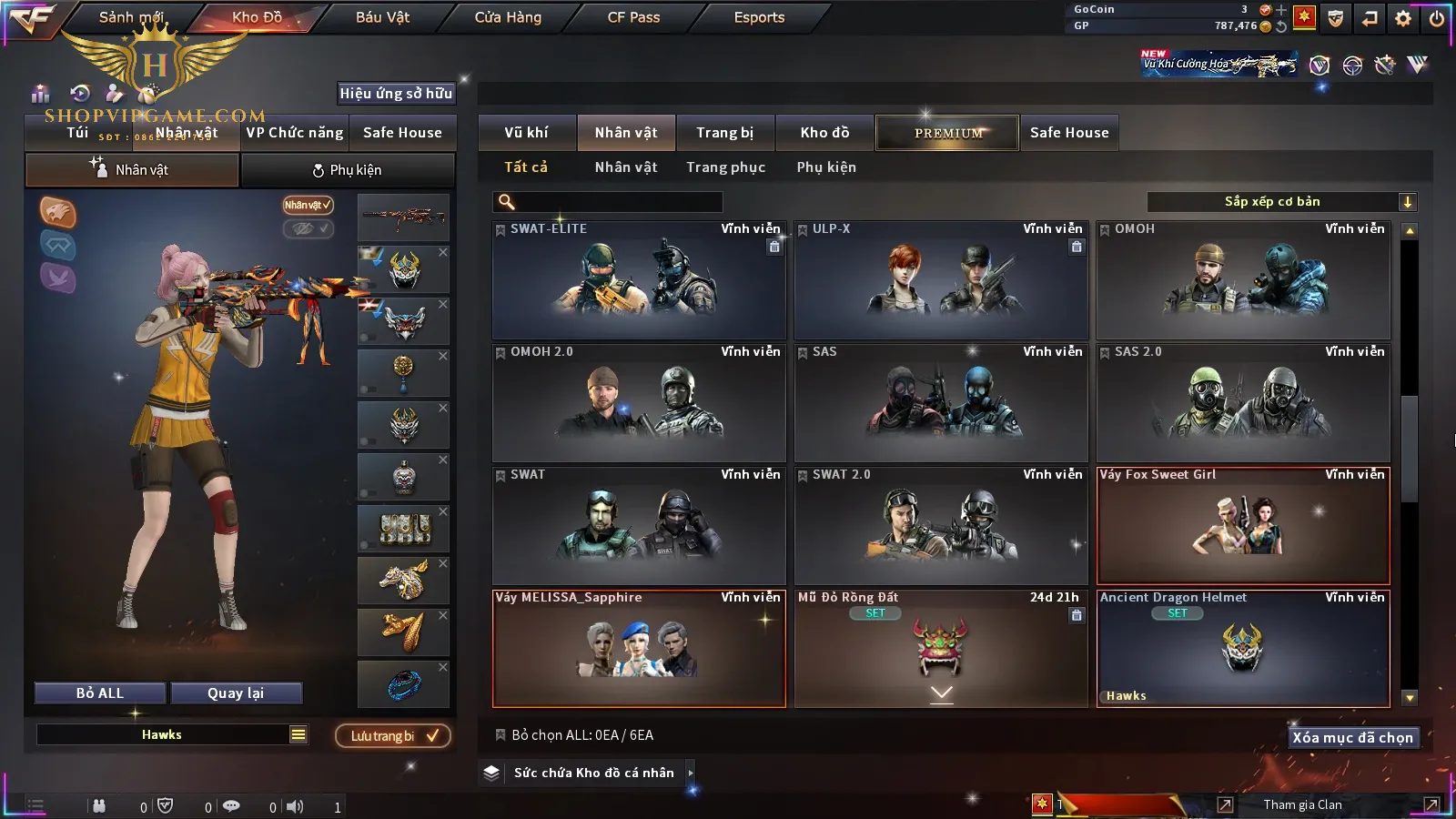Screen dimensions: 1456x819
Task: Open the Trang bị tab
Action: (x=724, y=133)
